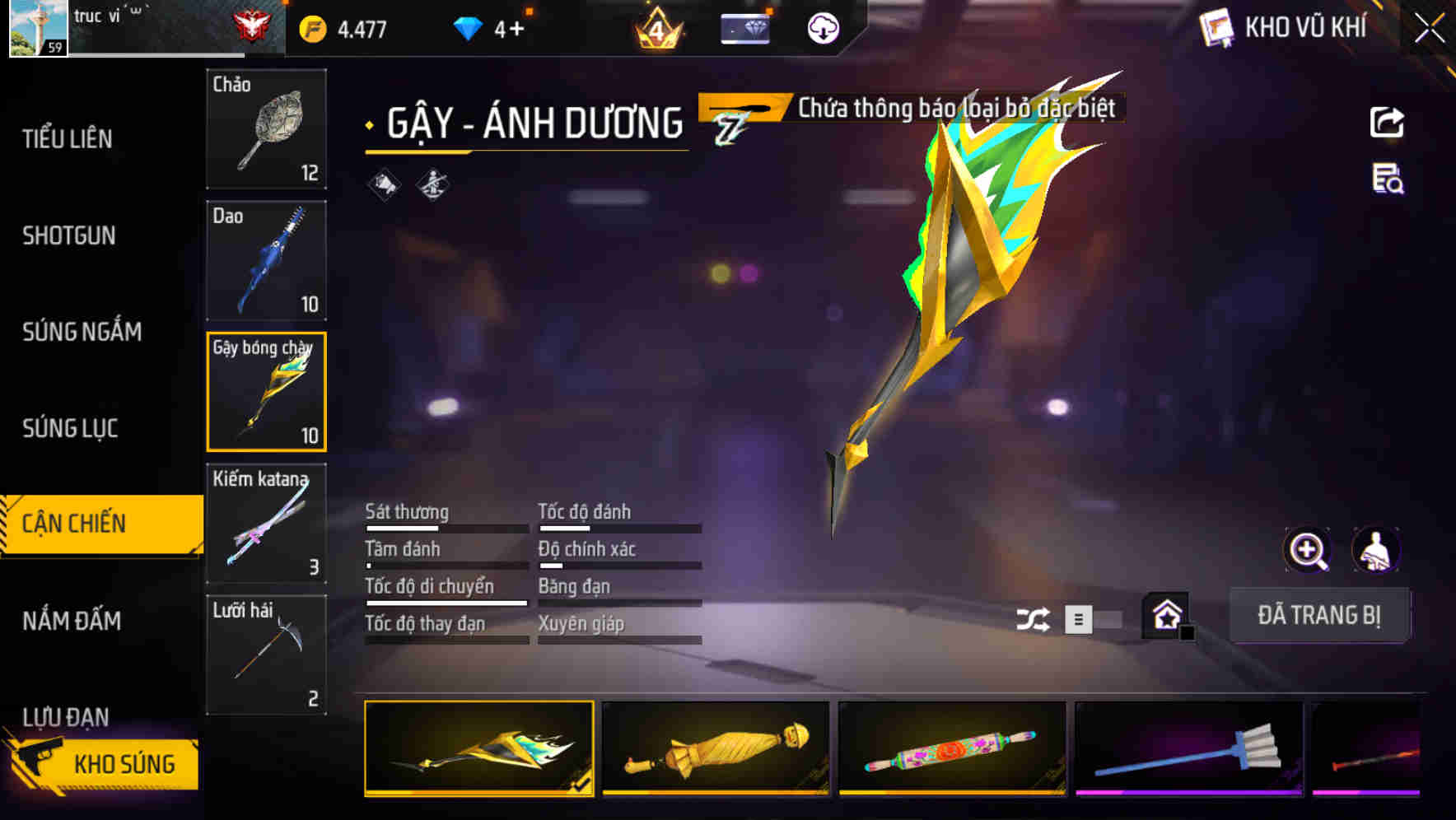Switch to the SHOTGUN category tab
This screenshot has height=820, width=1456.
tap(70, 235)
